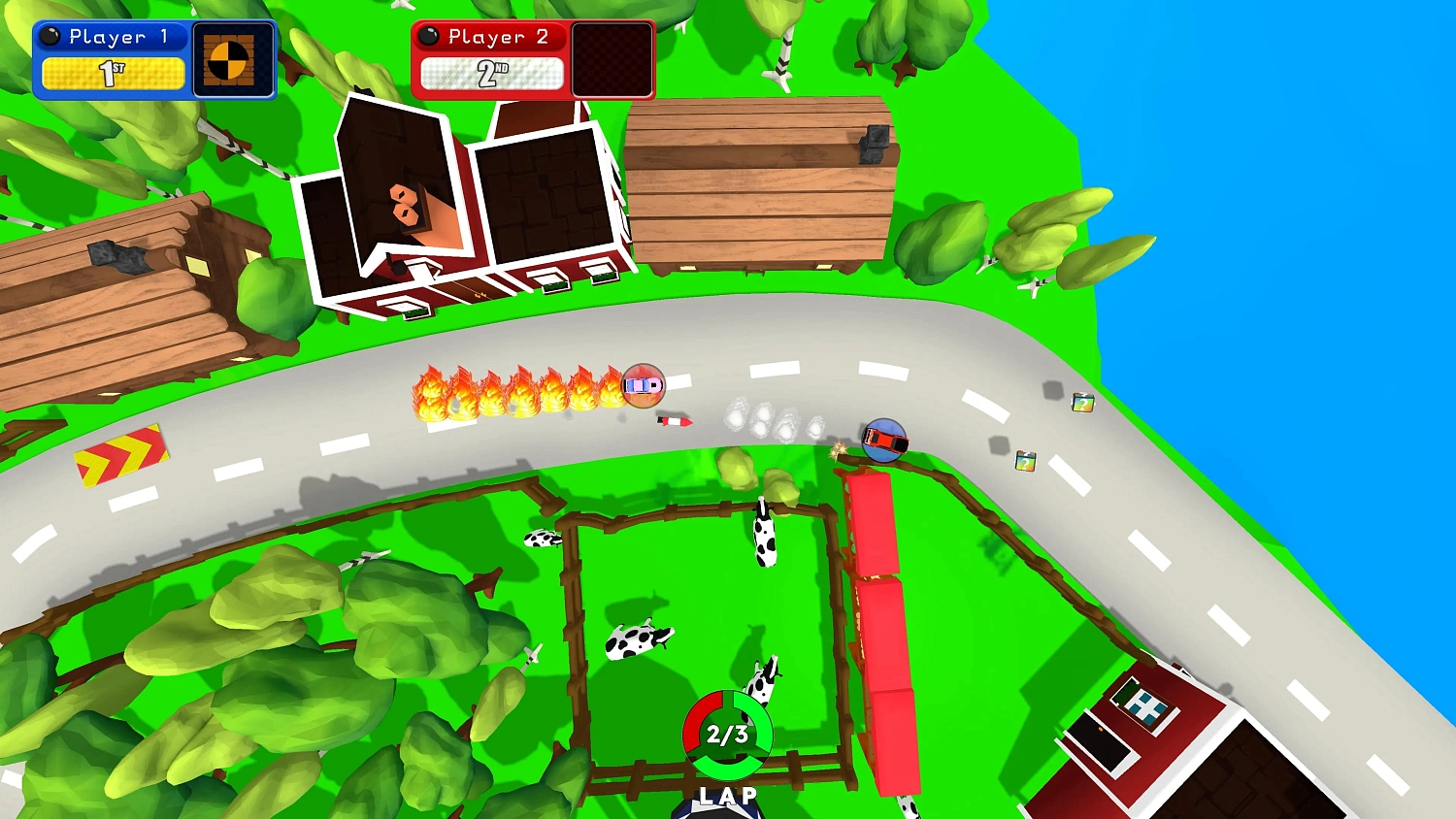Click the rocket projectile on the road
Screen dimensions: 1456x819
(x=674, y=423)
